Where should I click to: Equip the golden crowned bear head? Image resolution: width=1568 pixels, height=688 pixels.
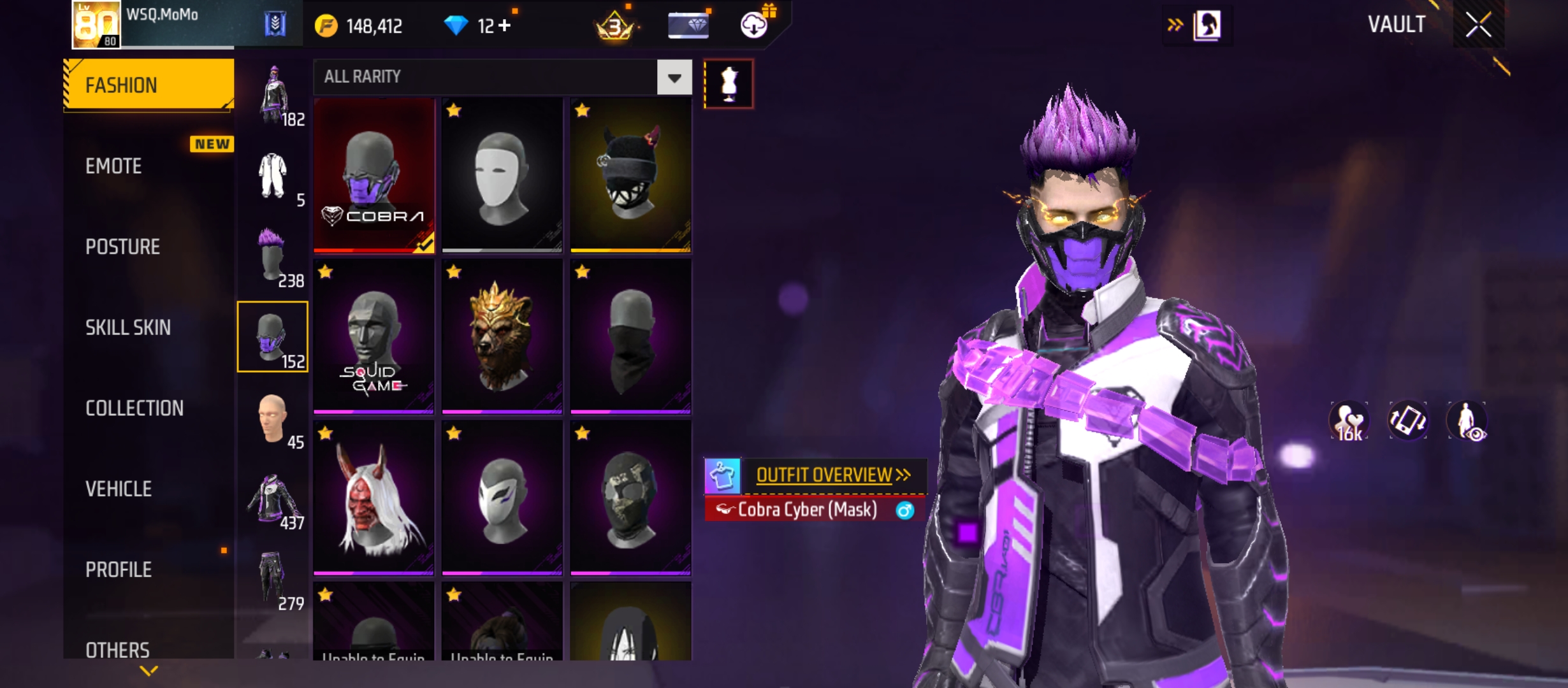pyautogui.click(x=502, y=336)
